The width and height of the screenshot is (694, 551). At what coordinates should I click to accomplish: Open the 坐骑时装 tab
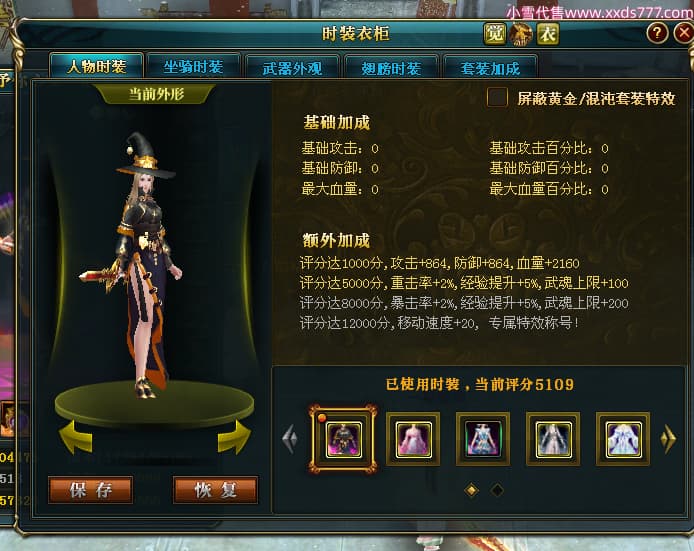193,67
